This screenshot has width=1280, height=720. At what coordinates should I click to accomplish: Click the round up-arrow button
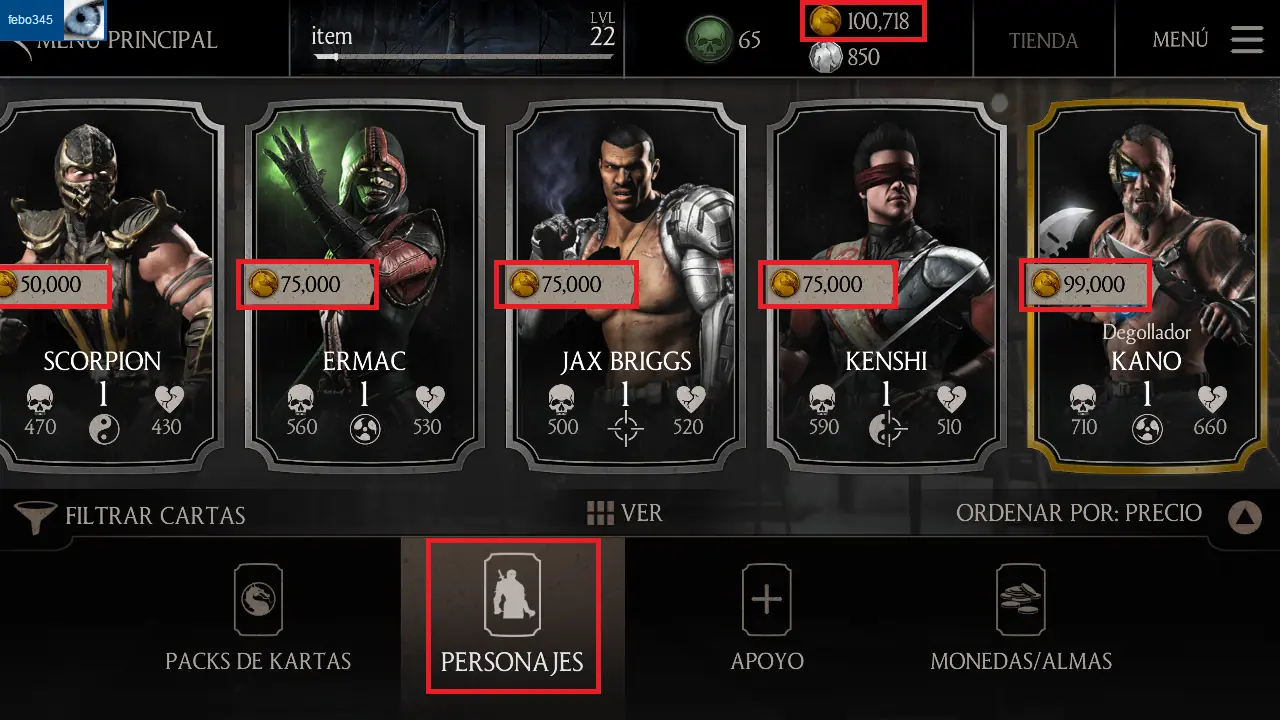(1244, 516)
